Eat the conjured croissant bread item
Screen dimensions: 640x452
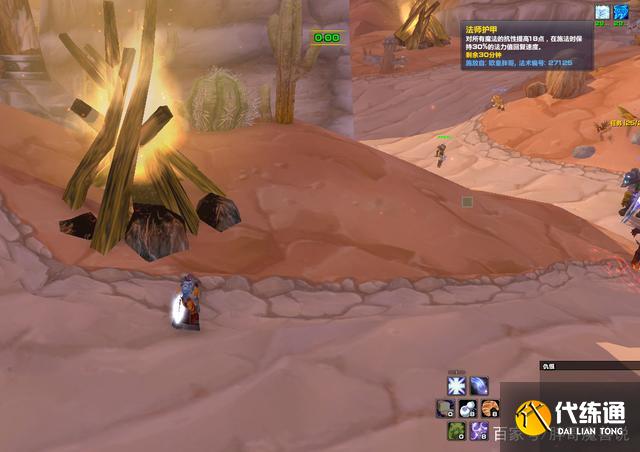[491, 408]
